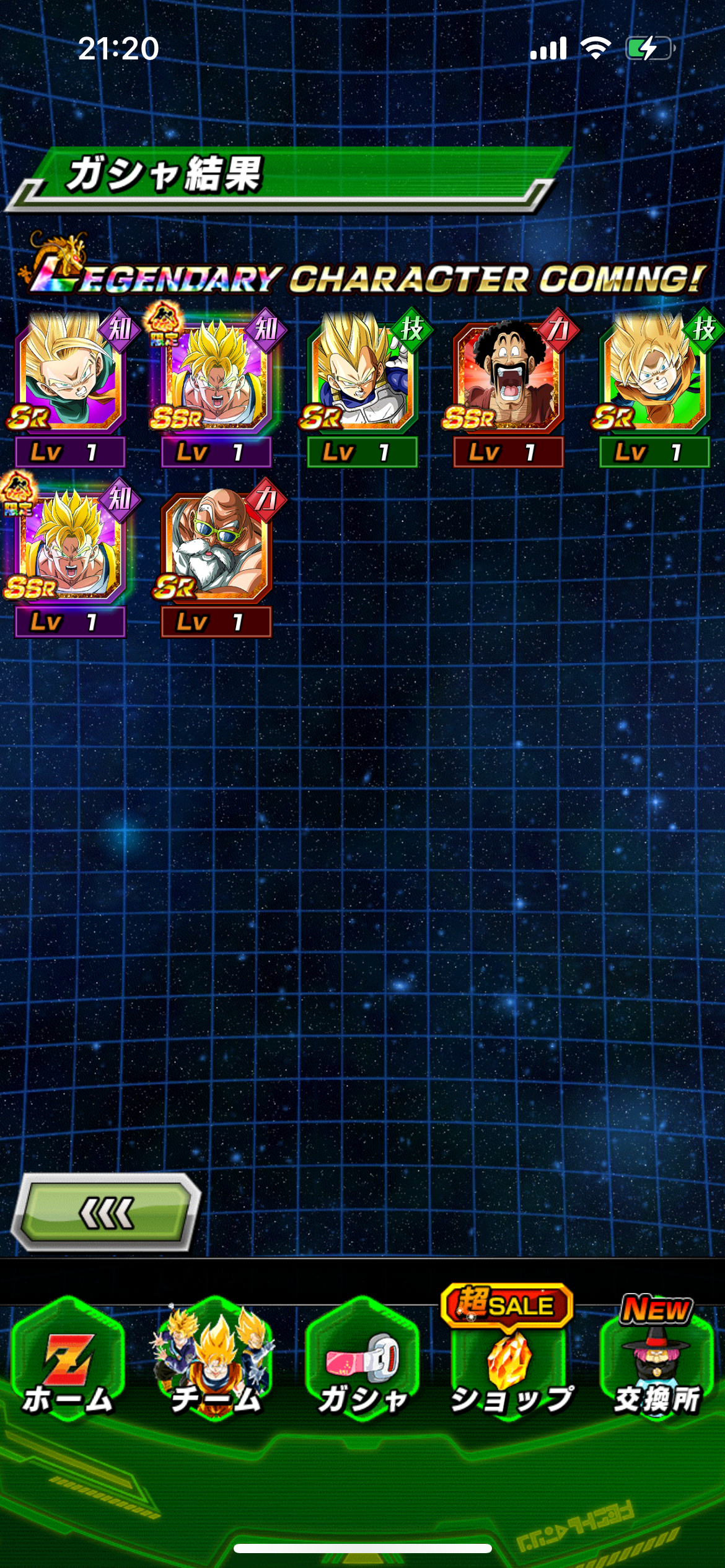725x1568 pixels.
Task: Go back with the green arrow button
Action: [x=106, y=1212]
